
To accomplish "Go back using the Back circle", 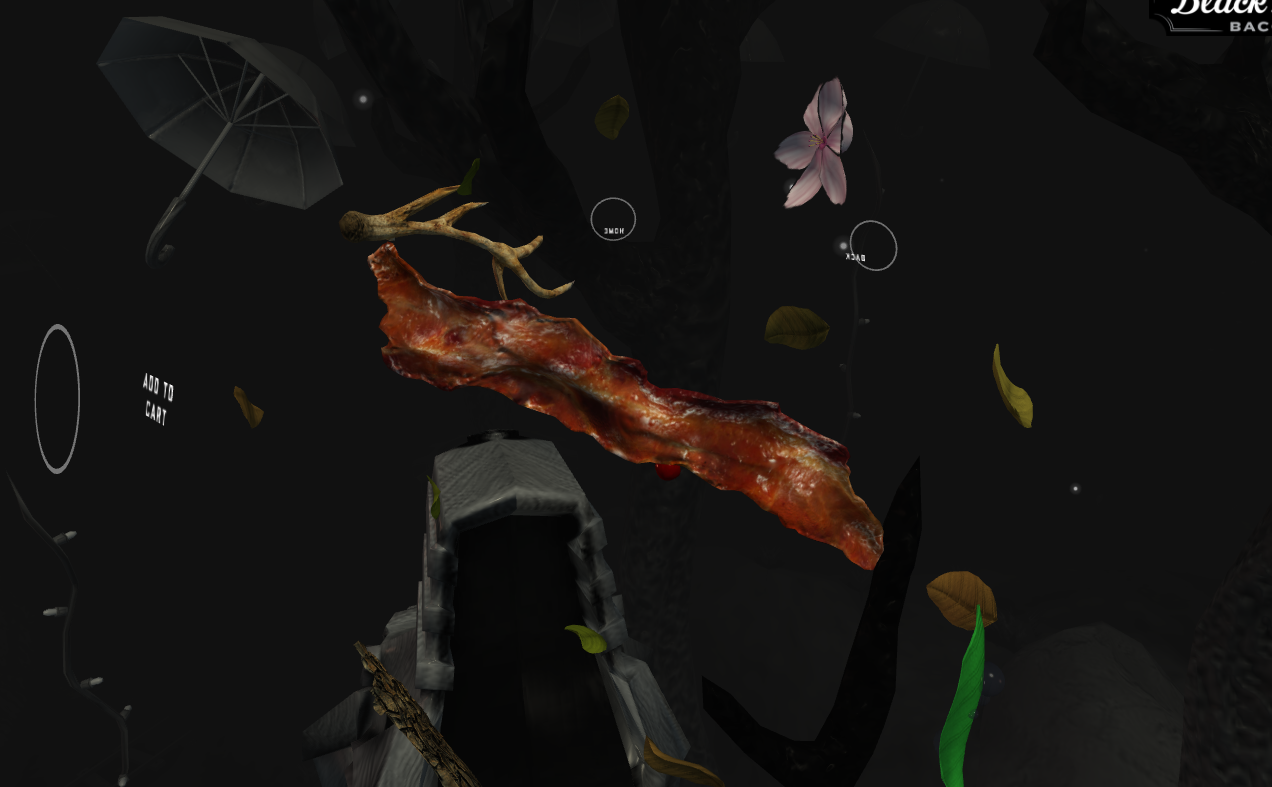I will pyautogui.click(x=872, y=246).
